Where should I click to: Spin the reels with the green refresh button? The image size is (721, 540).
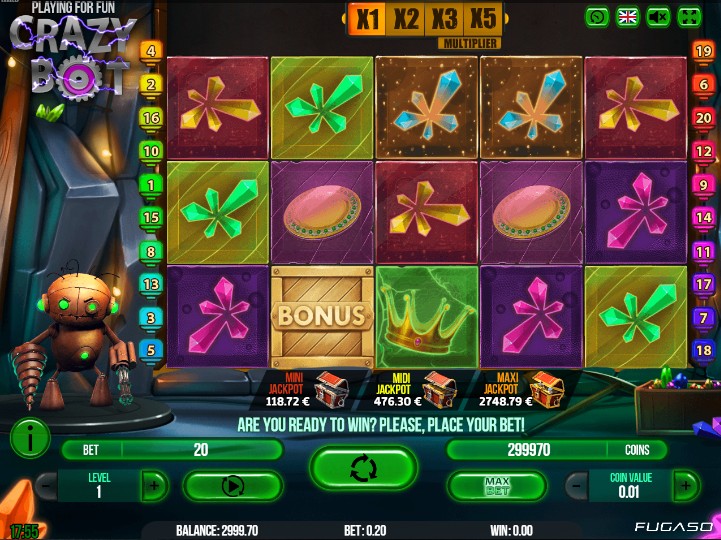[363, 469]
